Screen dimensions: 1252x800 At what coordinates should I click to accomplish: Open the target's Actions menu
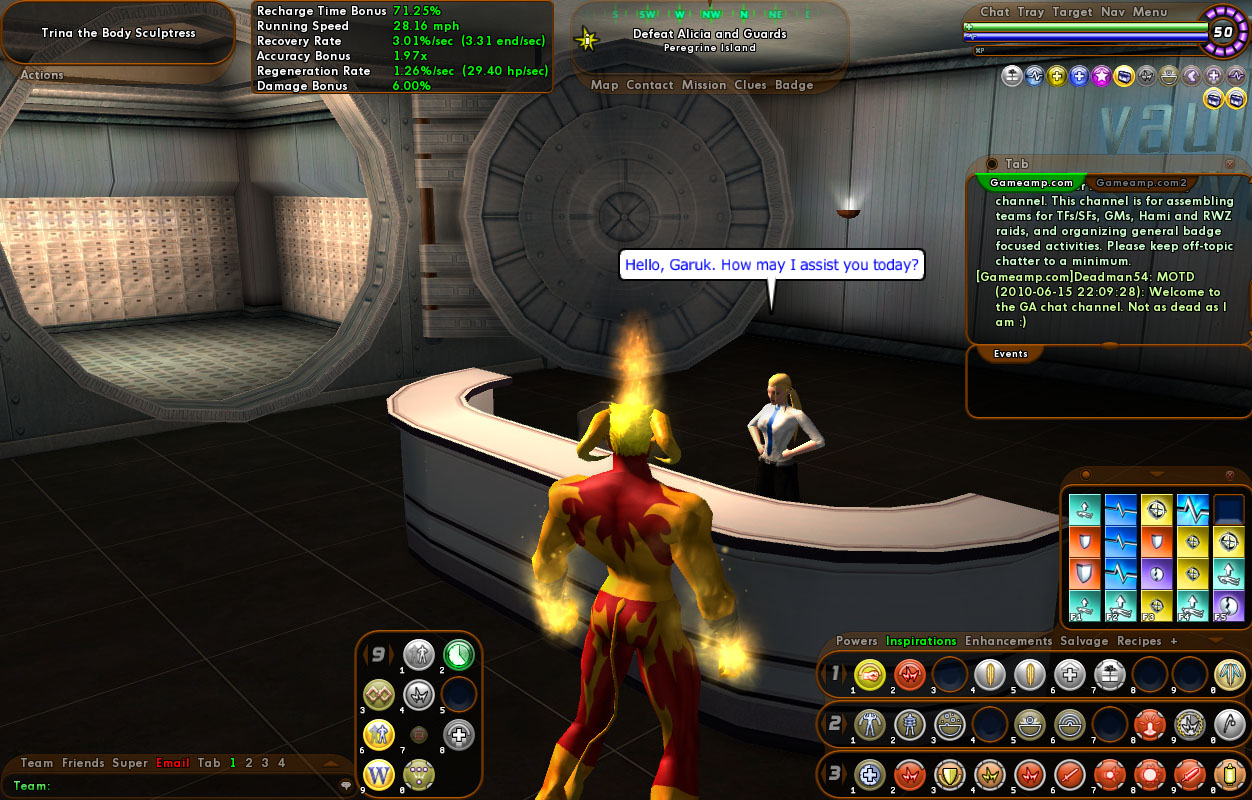[42, 75]
